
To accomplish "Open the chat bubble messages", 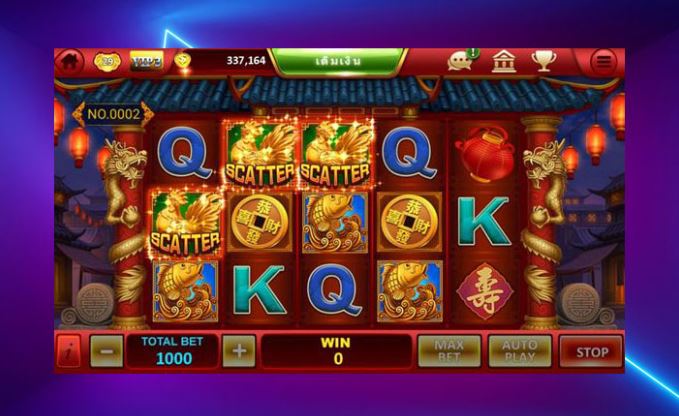I will pyautogui.click(x=461, y=61).
